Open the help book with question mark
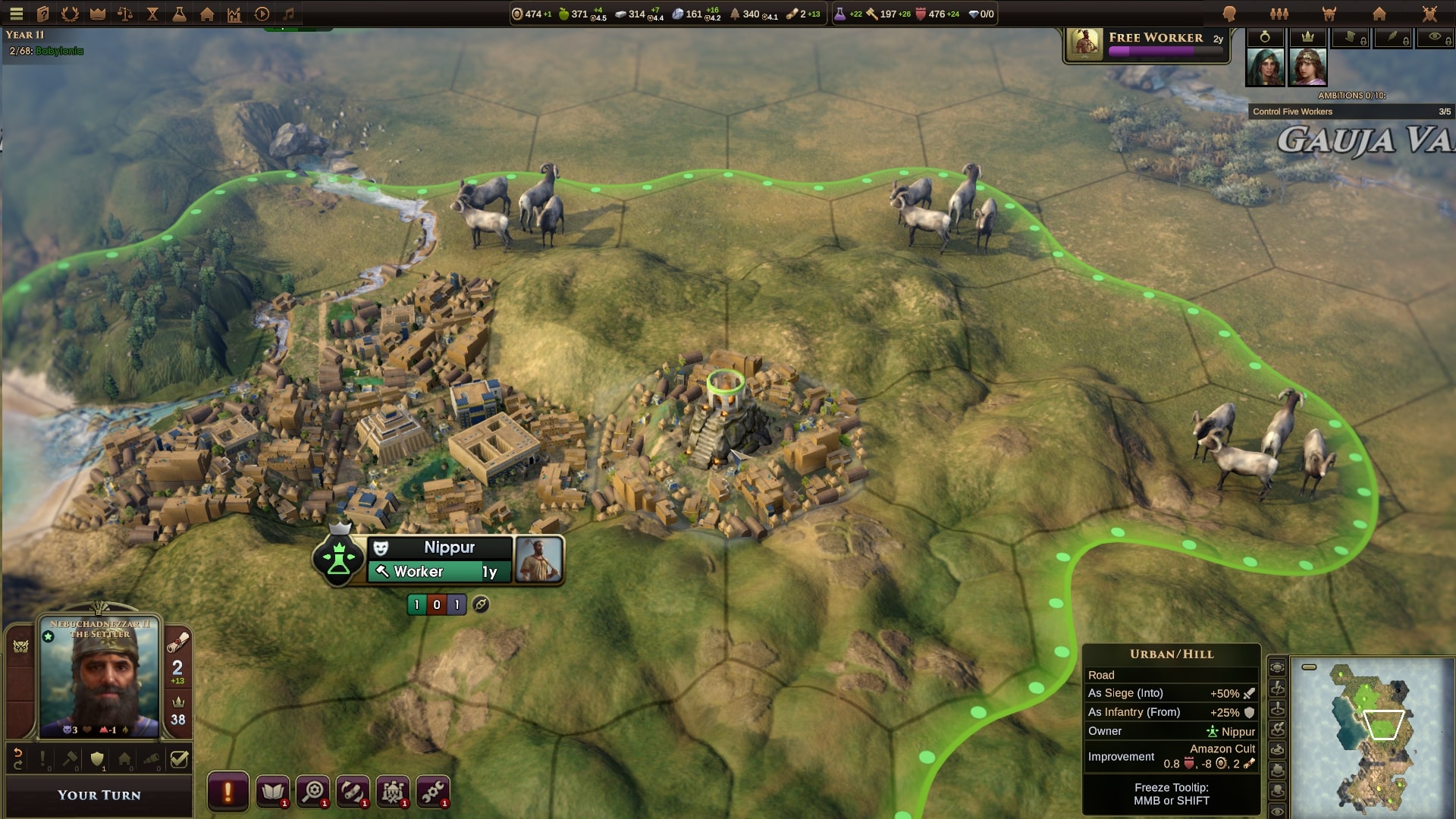 click(43, 14)
